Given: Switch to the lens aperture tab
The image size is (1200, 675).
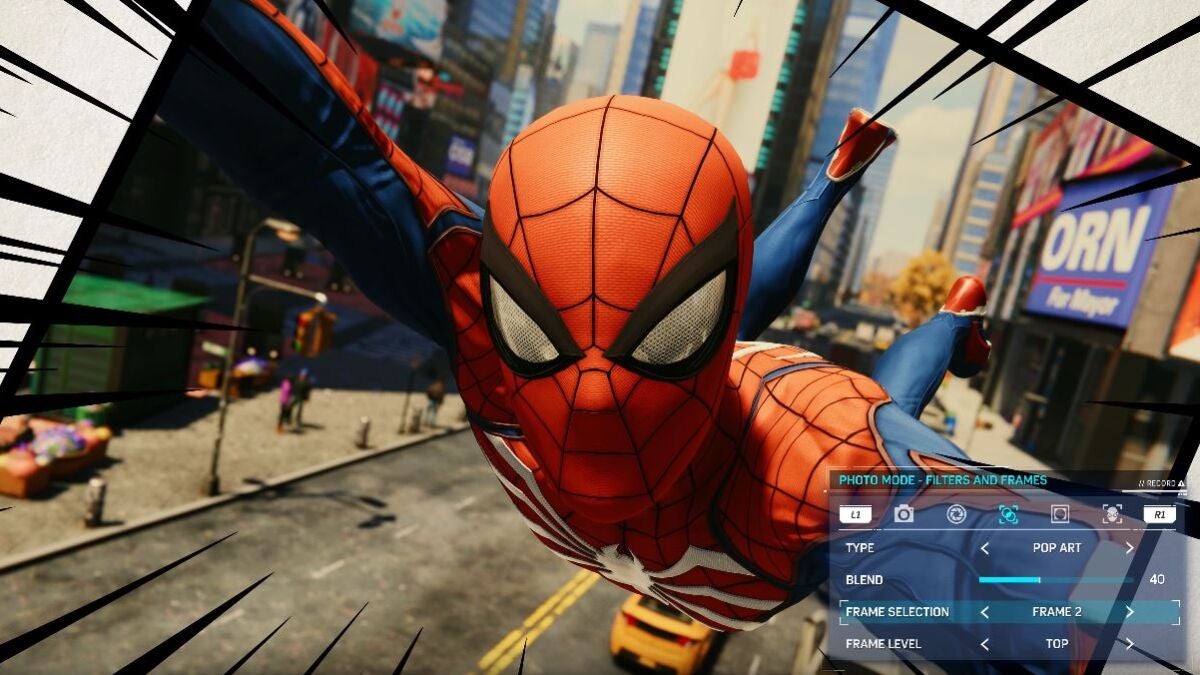Looking at the screenshot, I should [956, 514].
